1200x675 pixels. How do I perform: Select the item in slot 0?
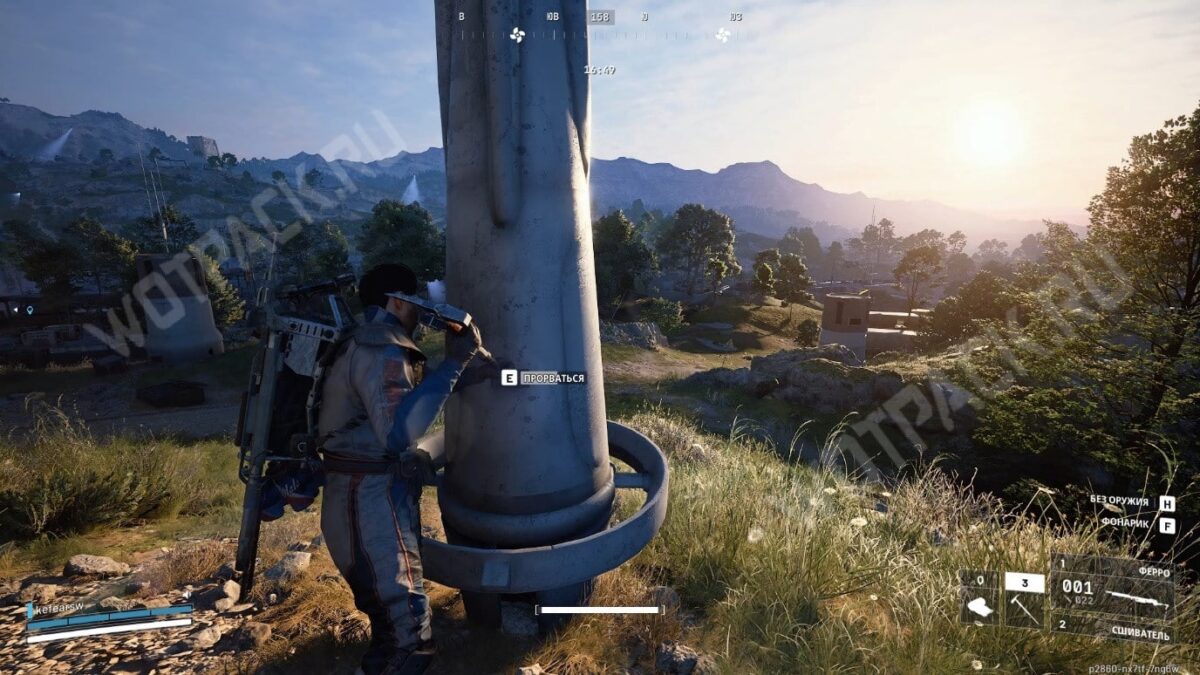click(x=979, y=601)
